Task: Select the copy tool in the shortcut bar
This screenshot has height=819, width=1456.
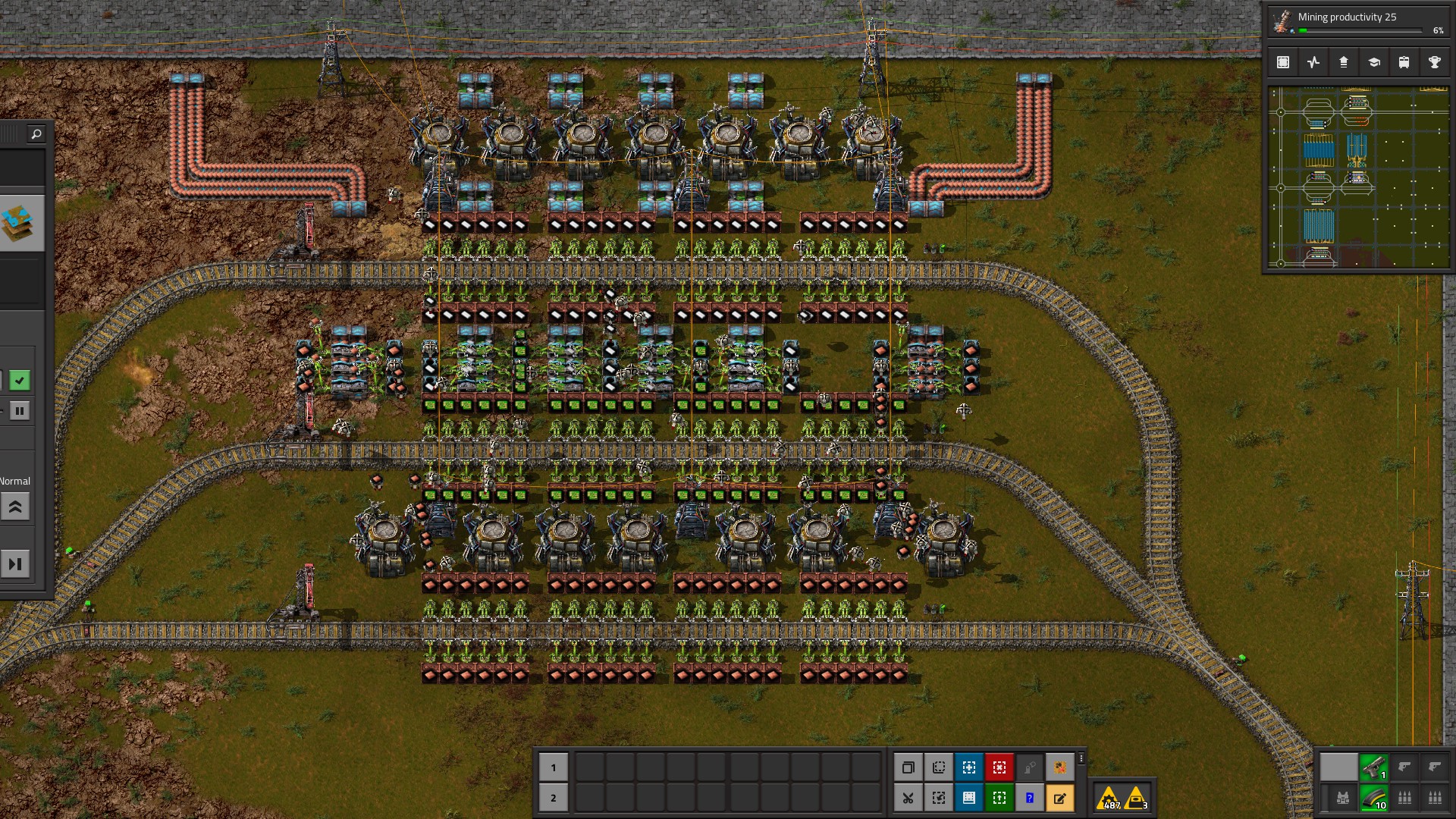Action: (909, 767)
